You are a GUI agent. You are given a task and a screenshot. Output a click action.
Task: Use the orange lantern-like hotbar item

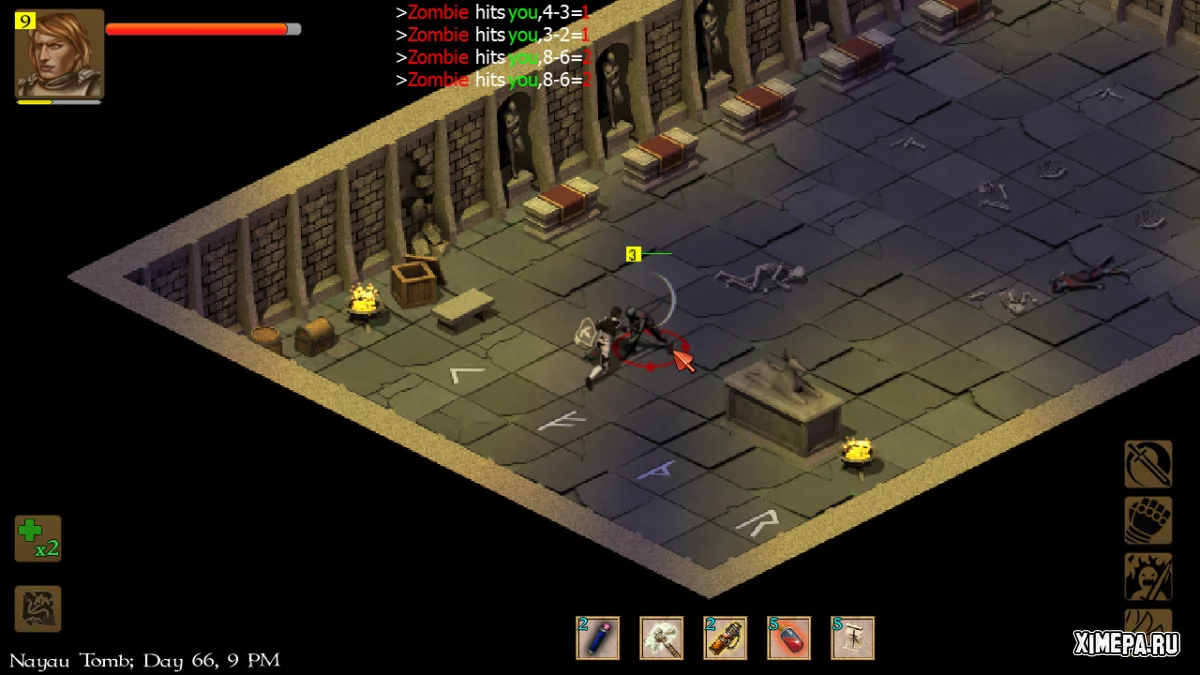(725, 638)
